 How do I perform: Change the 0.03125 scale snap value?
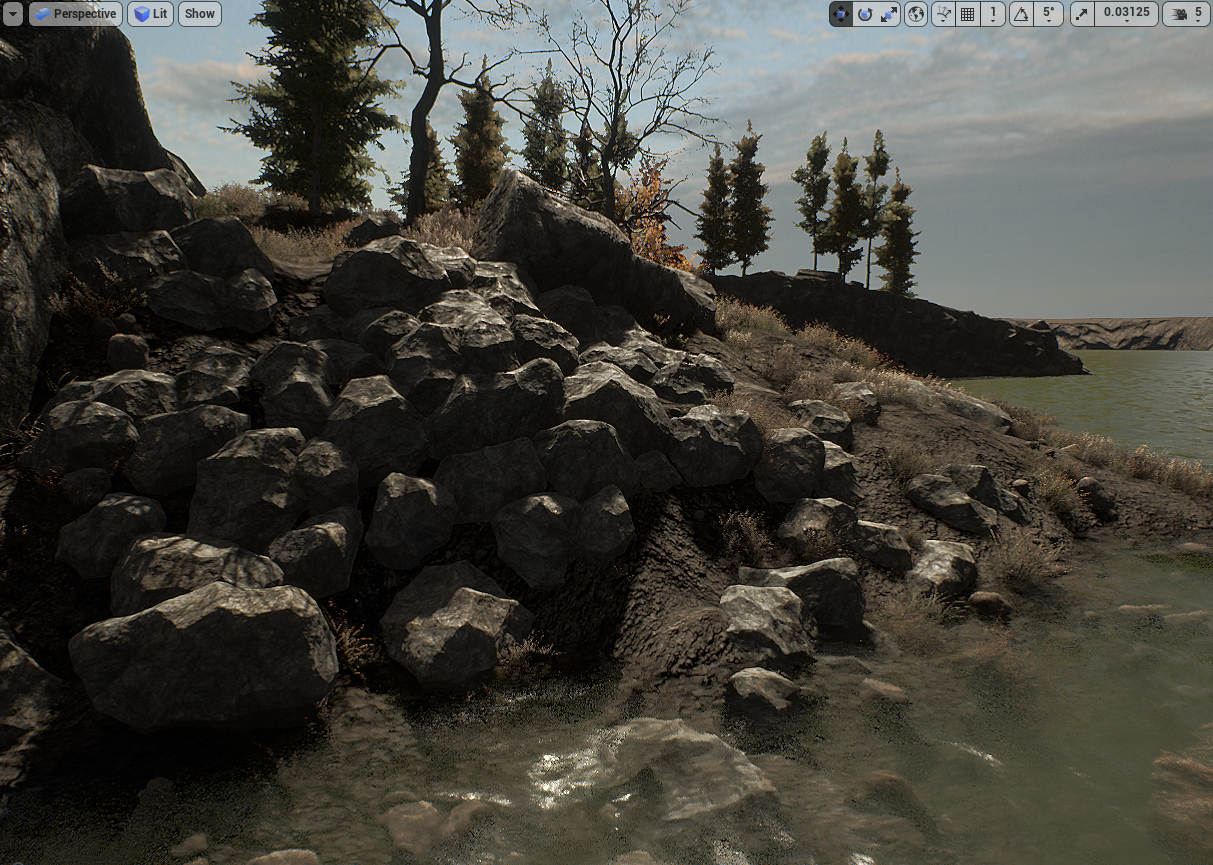(1127, 14)
